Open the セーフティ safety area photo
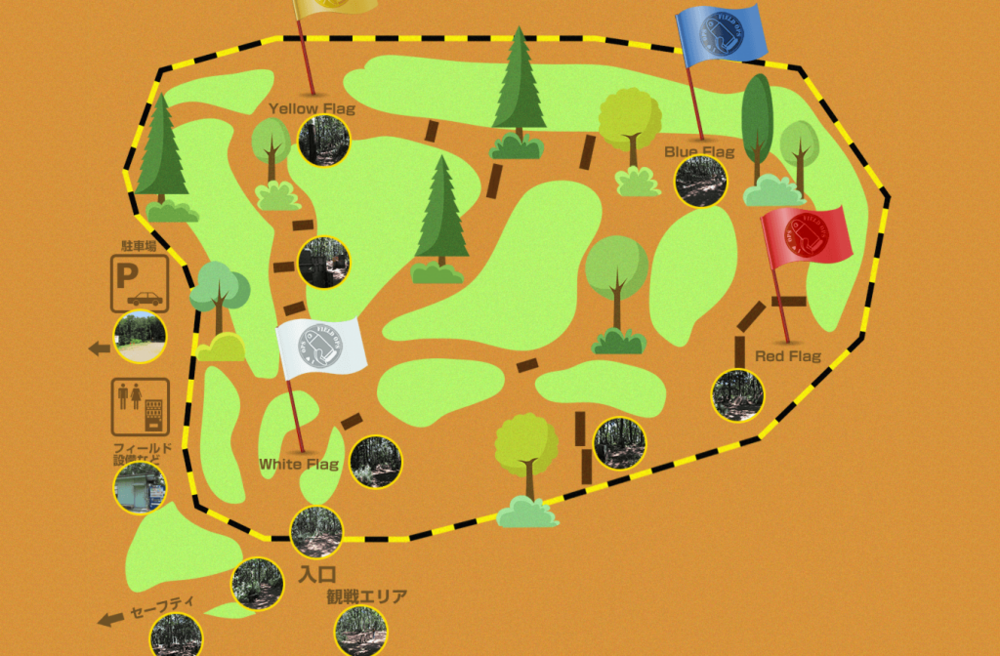 coord(176,636)
